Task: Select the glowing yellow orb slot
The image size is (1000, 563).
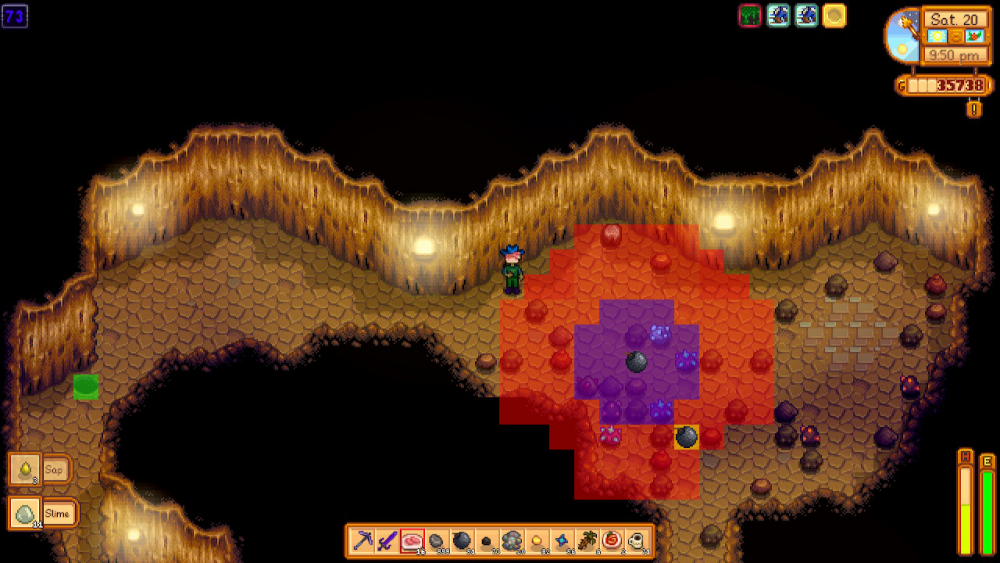Action: [x=537, y=541]
